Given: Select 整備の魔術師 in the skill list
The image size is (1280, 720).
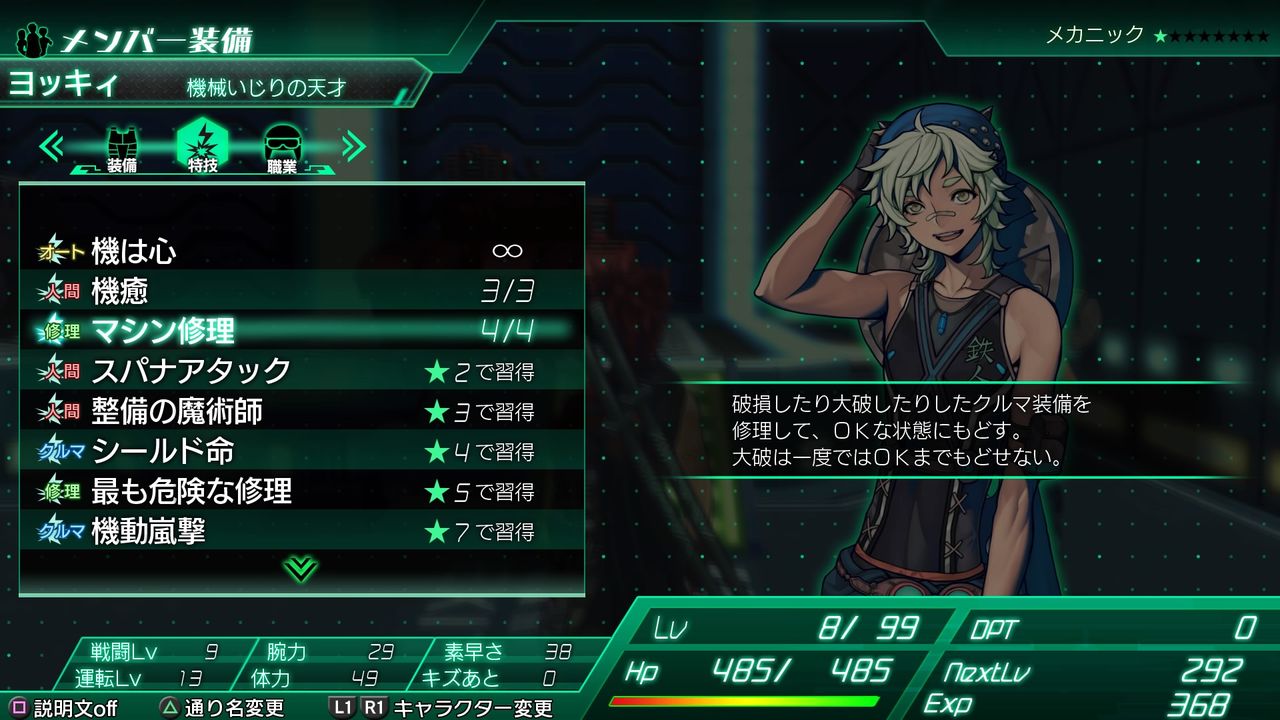Looking at the screenshot, I should (300, 411).
